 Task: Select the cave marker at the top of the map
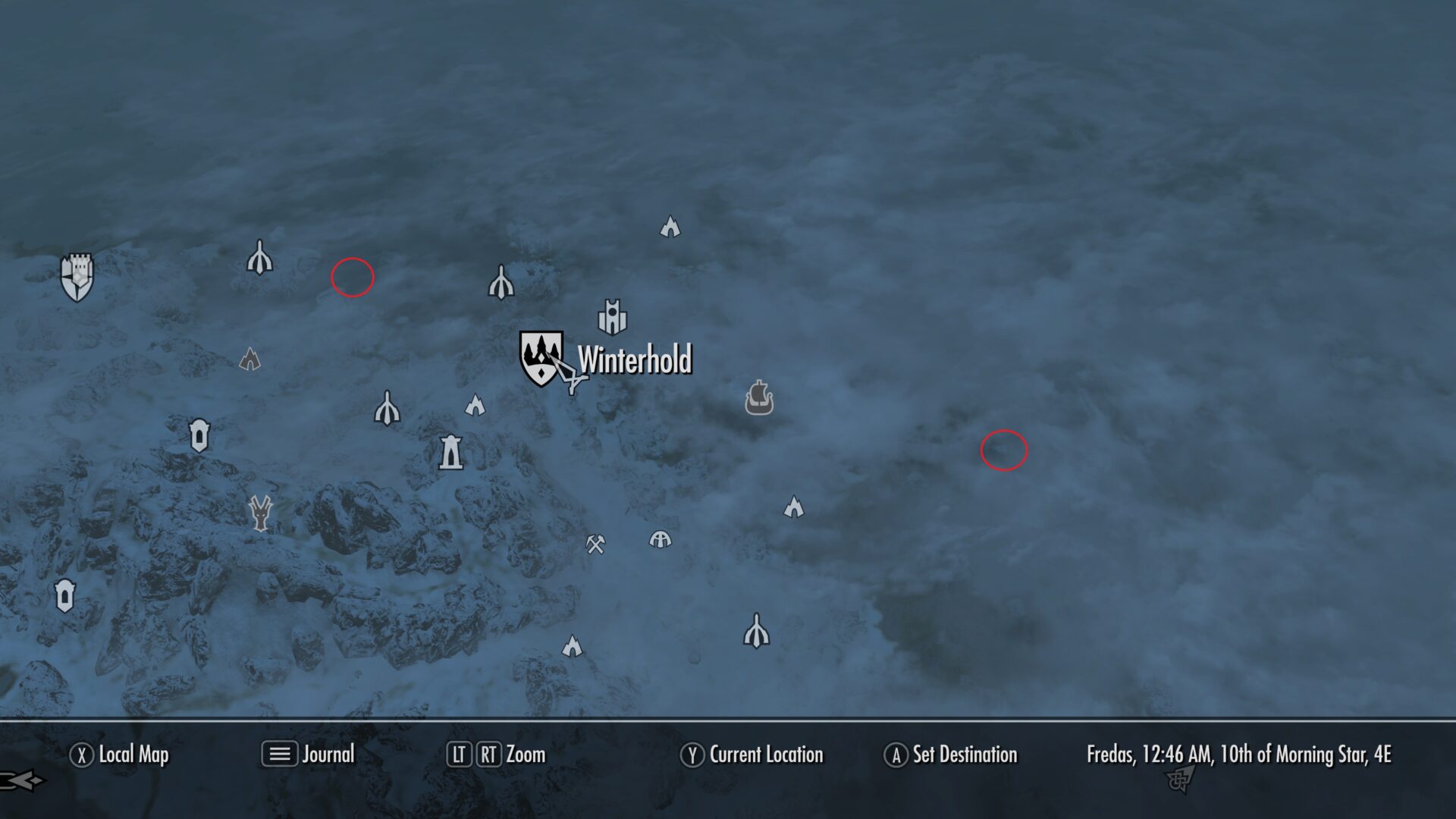[x=670, y=226]
